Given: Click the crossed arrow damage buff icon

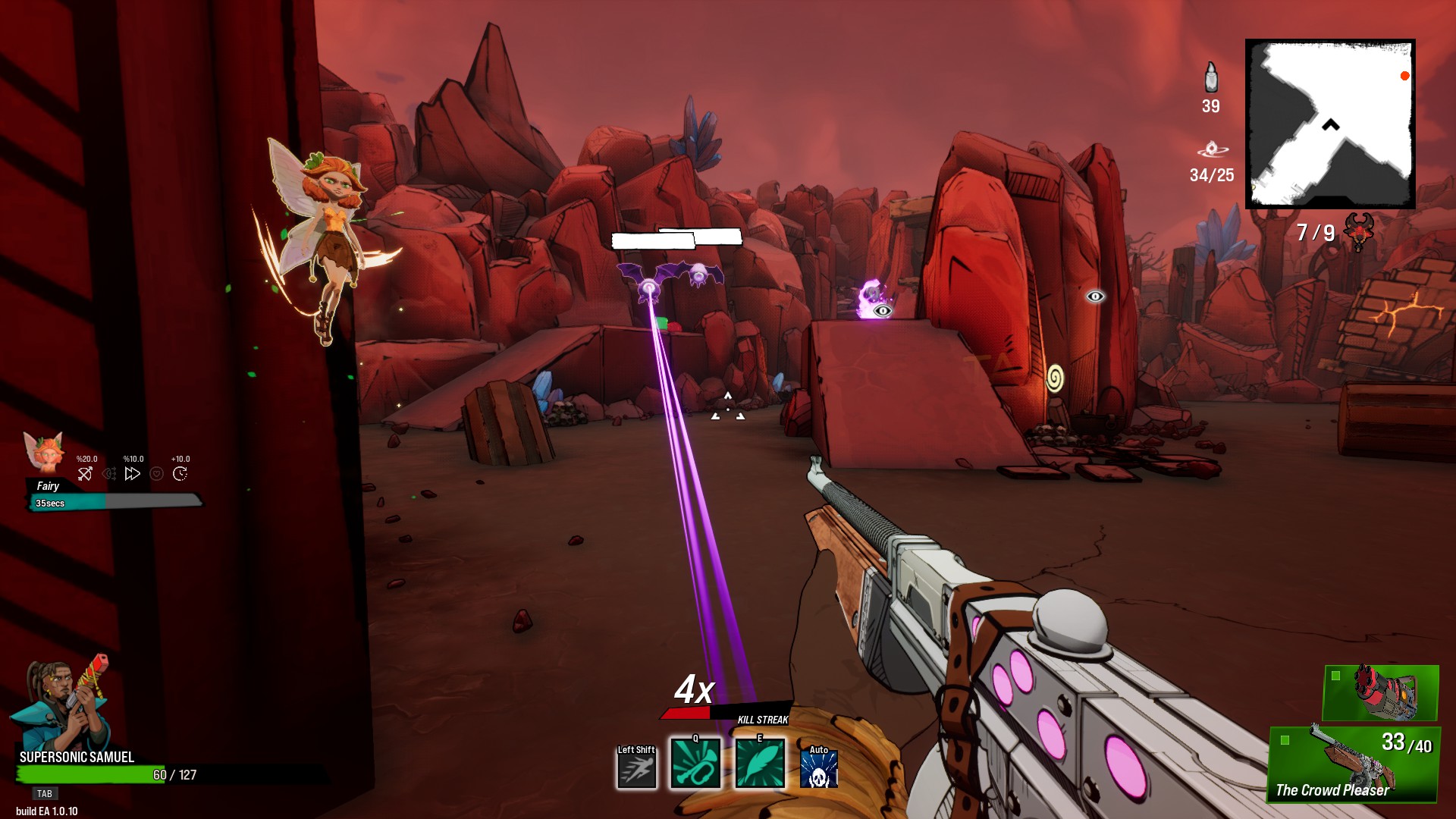Looking at the screenshot, I should pyautogui.click(x=85, y=474).
